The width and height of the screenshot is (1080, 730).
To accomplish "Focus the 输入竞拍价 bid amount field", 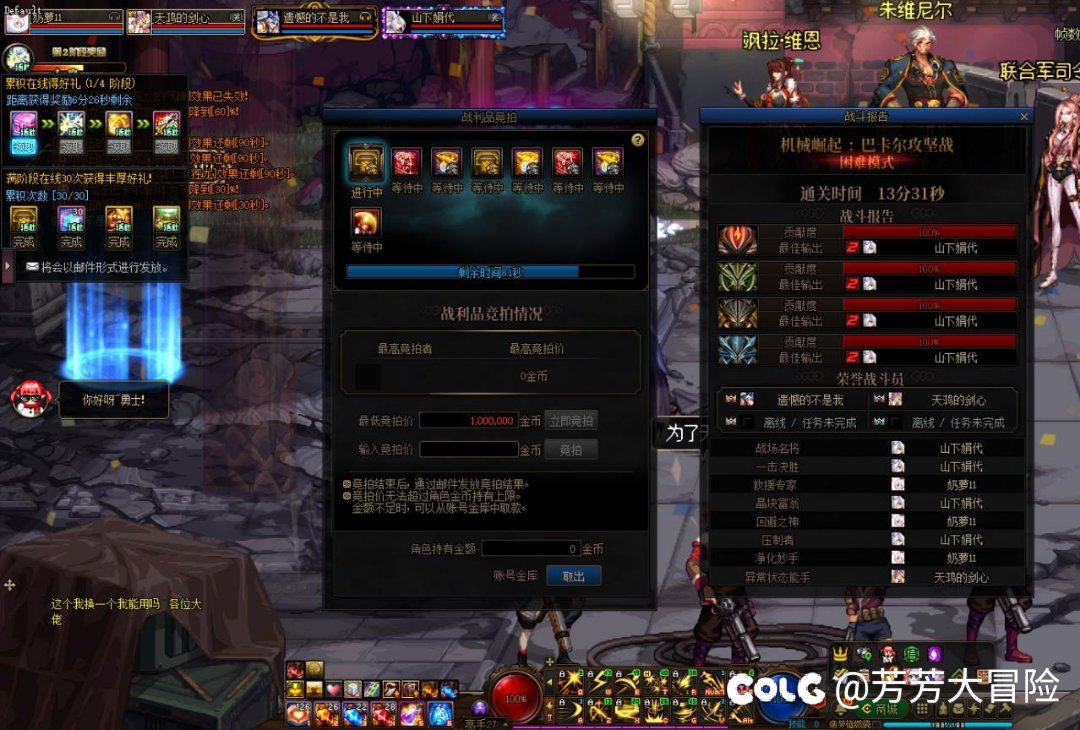I will point(468,450).
